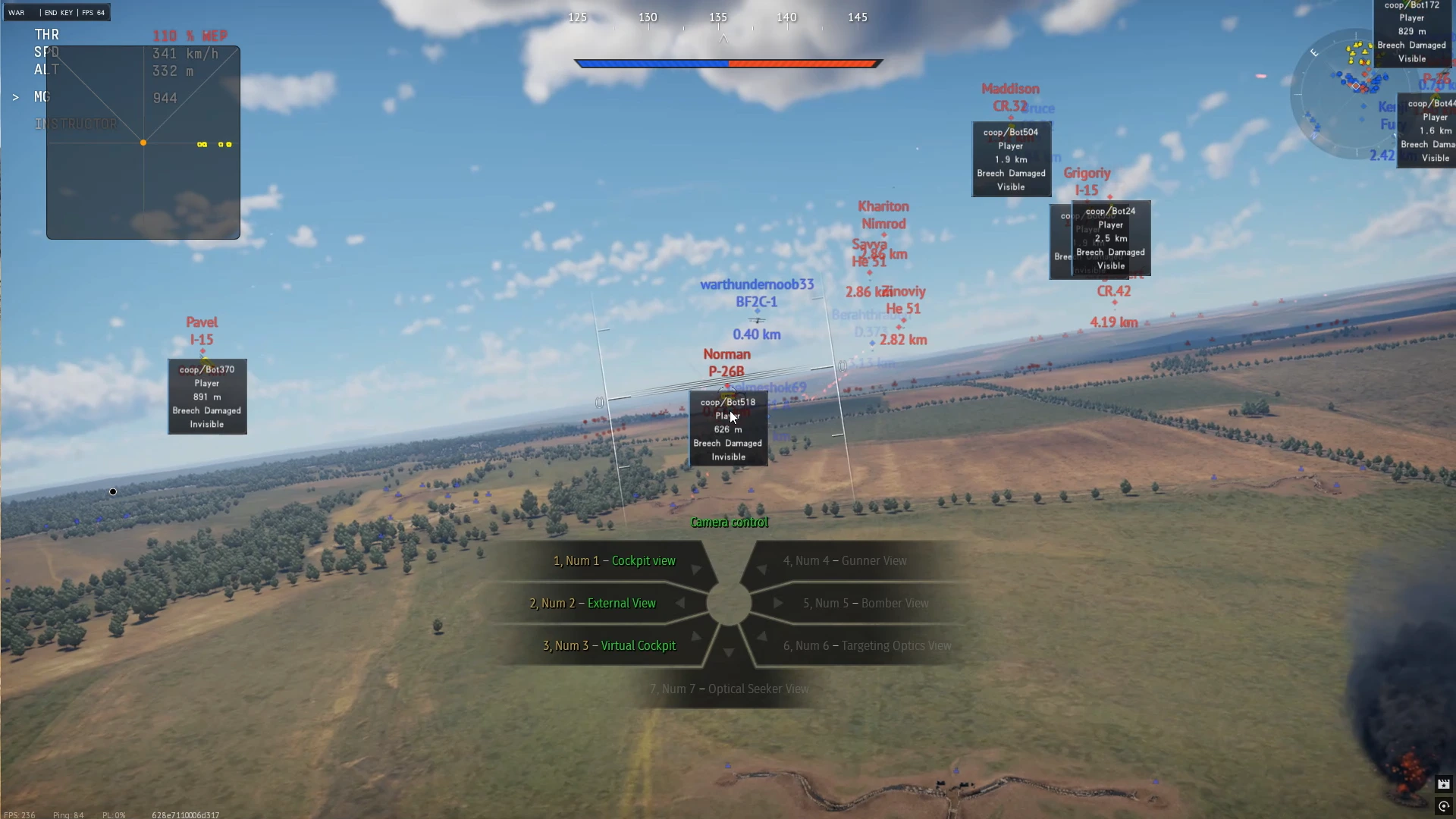This screenshot has width=1456, height=819.
Task: Click the arrow icon on the Cockpit view segment
Action: 695,570
